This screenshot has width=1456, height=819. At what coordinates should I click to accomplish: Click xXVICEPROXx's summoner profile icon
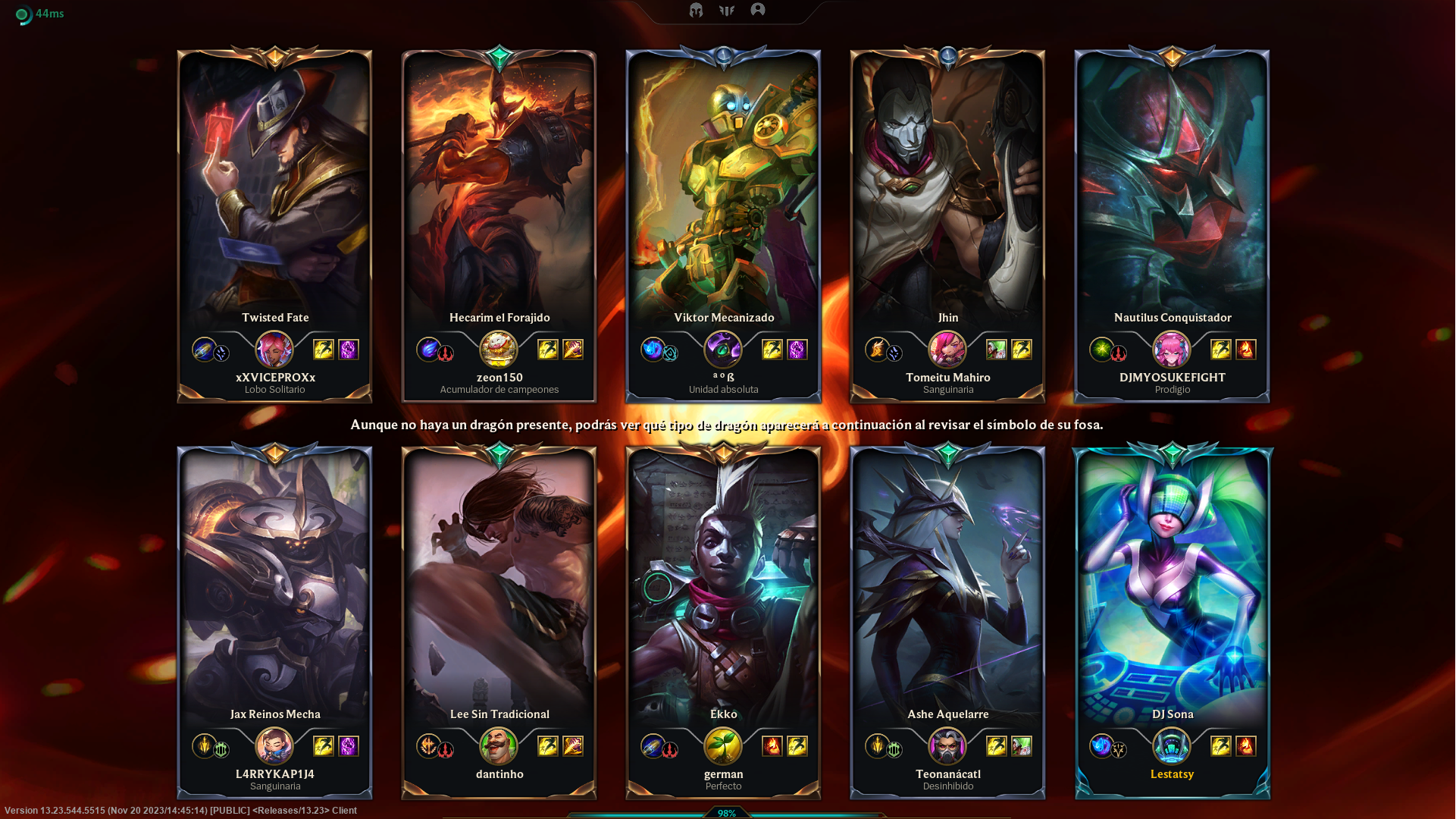pos(274,350)
